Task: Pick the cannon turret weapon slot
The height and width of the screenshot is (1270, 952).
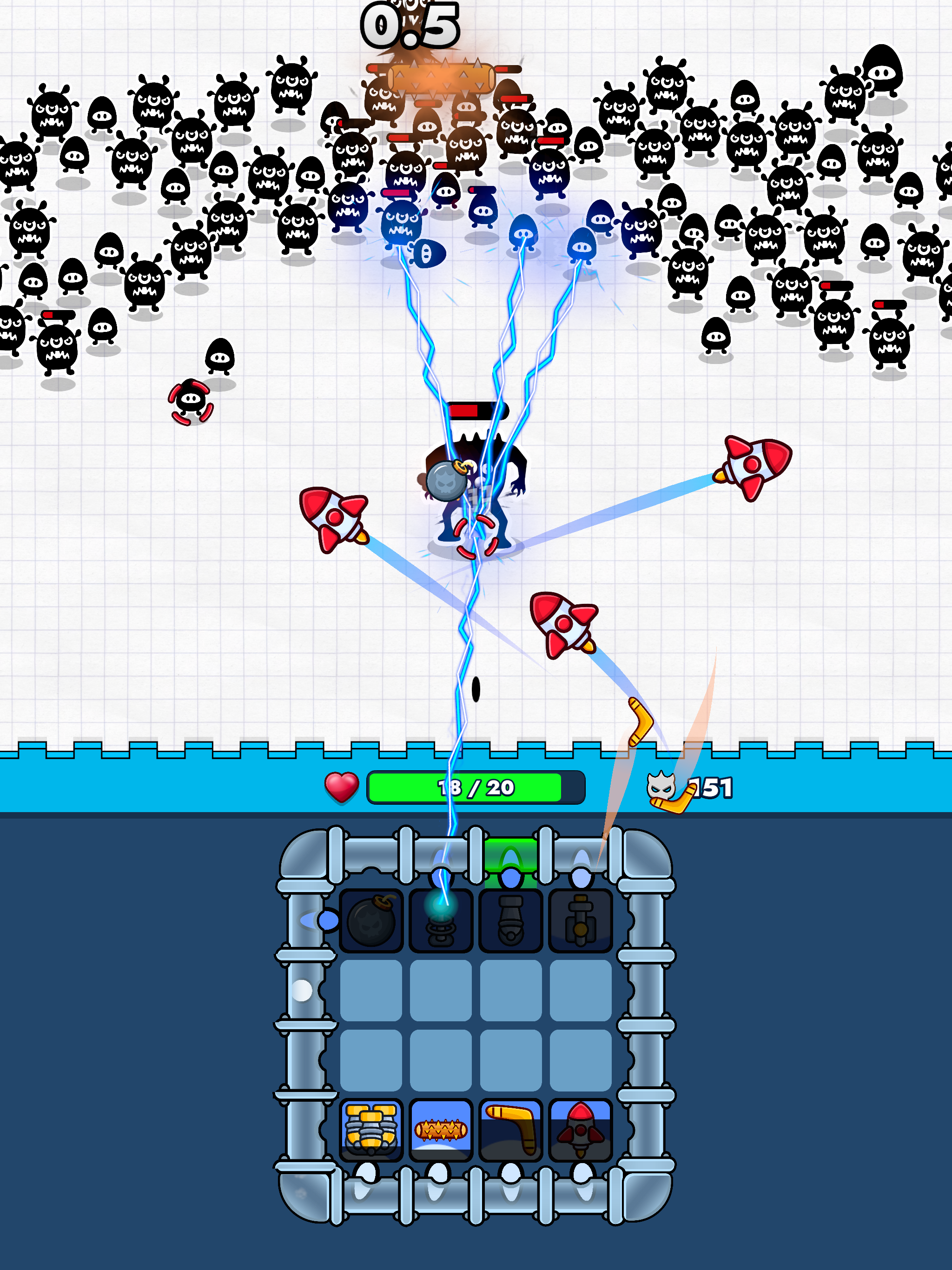Action: (x=581, y=921)
